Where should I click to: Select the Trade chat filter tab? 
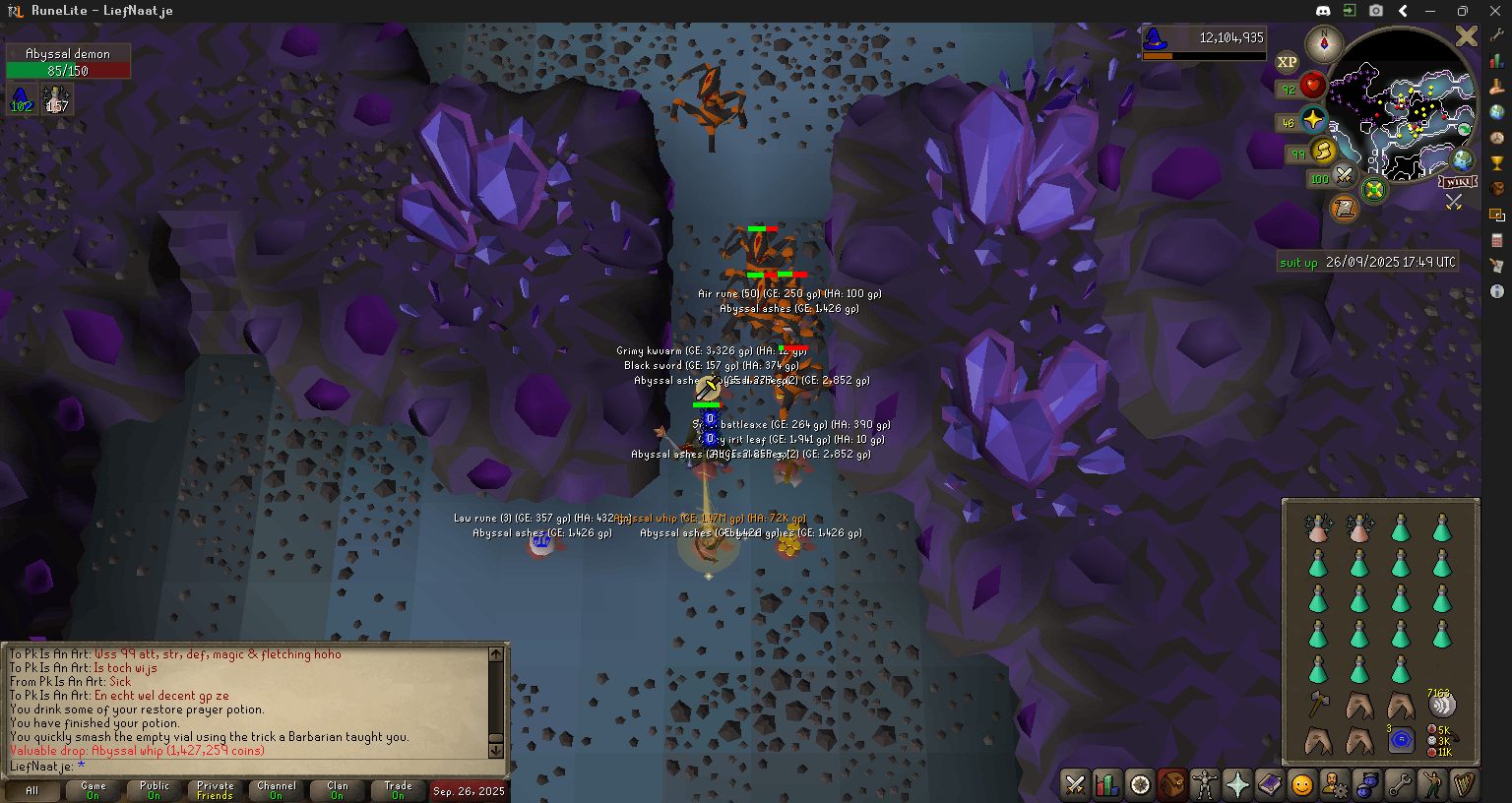(399, 790)
